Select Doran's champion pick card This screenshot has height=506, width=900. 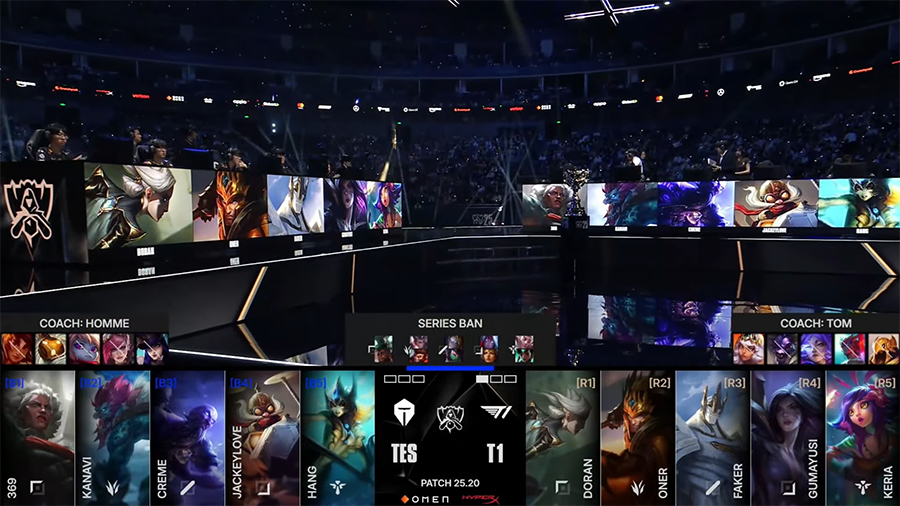coord(563,437)
